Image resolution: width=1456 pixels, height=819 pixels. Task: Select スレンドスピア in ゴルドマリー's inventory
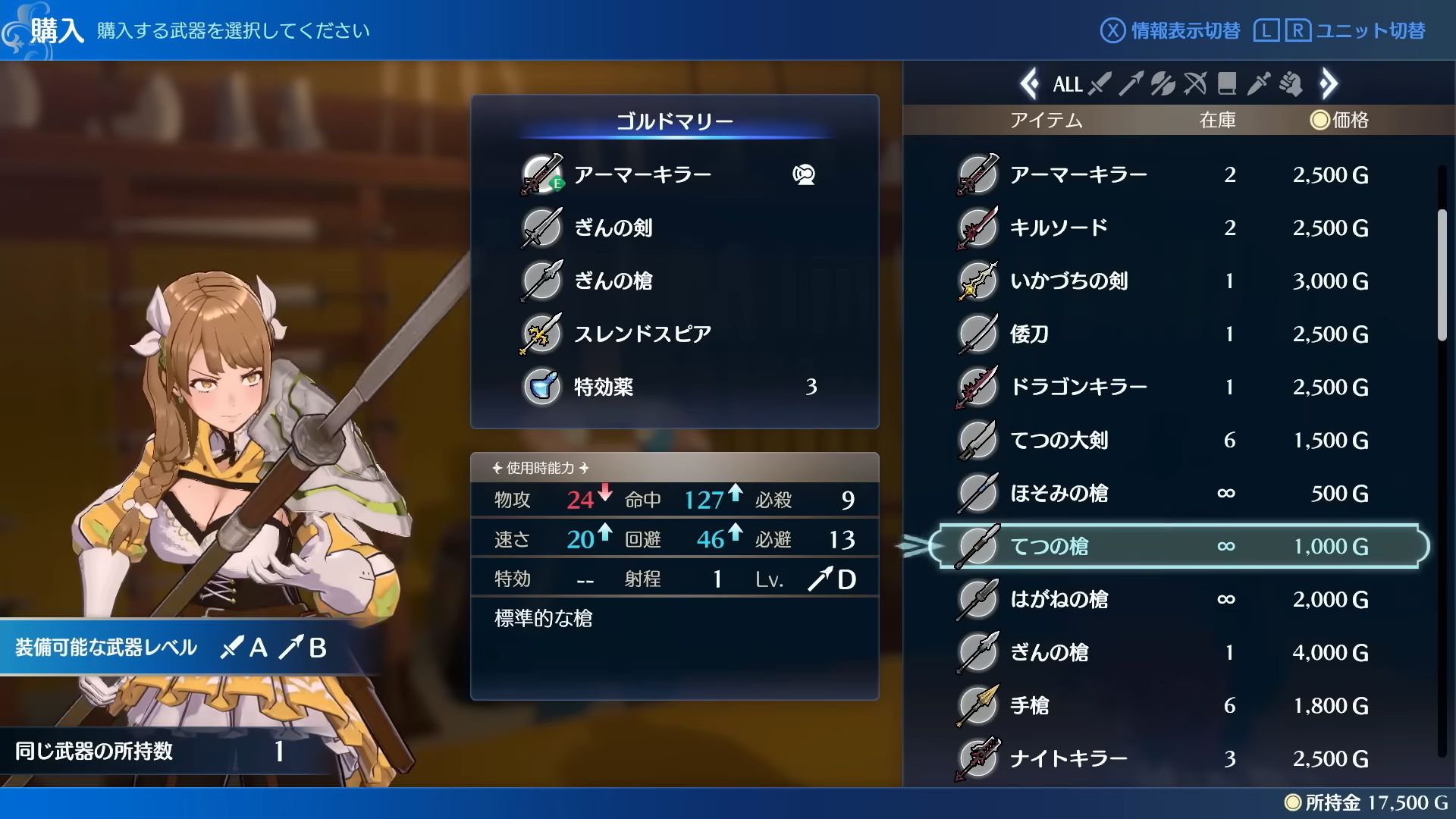click(x=643, y=334)
